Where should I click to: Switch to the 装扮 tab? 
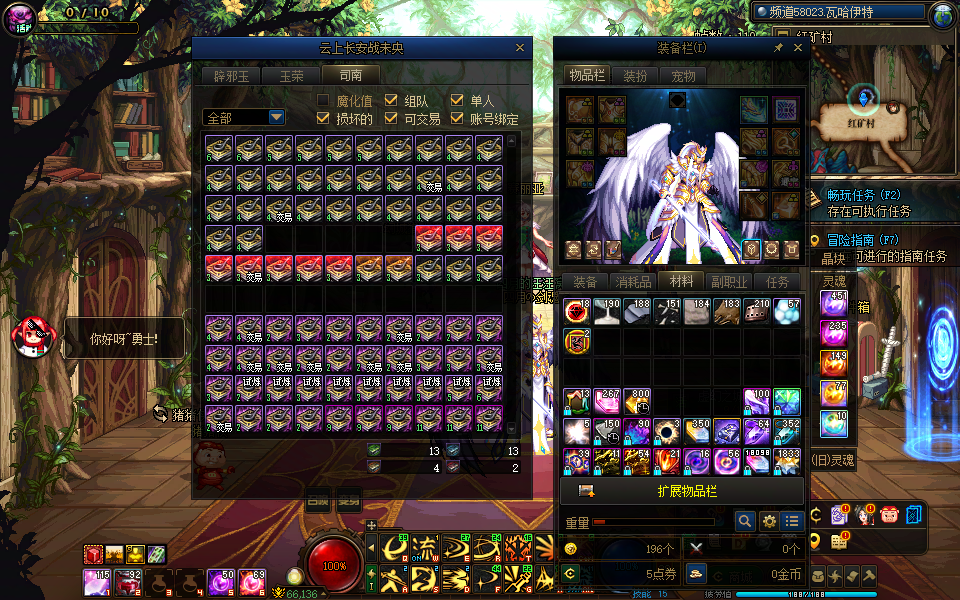(x=635, y=75)
